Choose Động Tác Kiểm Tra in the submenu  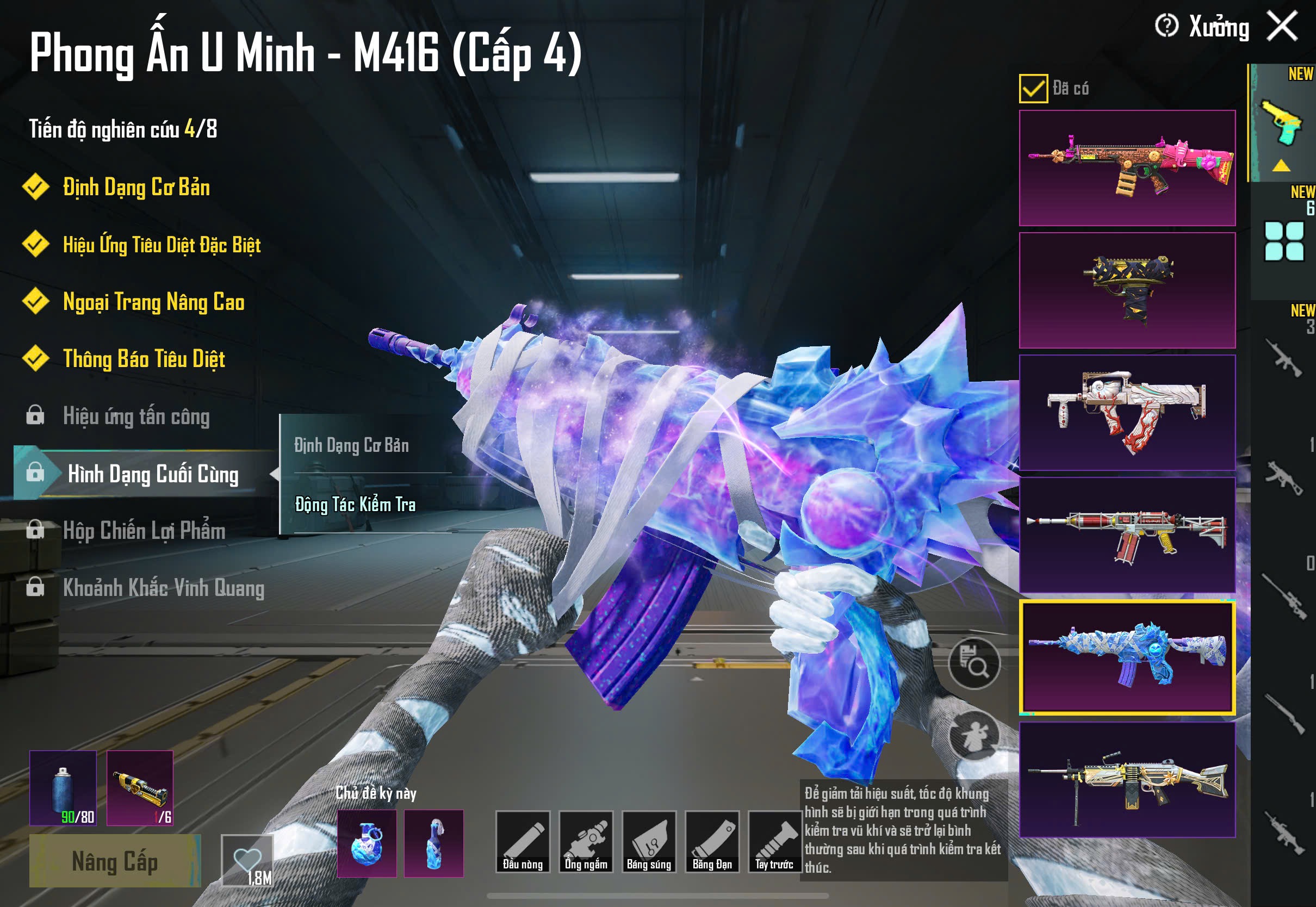click(355, 505)
